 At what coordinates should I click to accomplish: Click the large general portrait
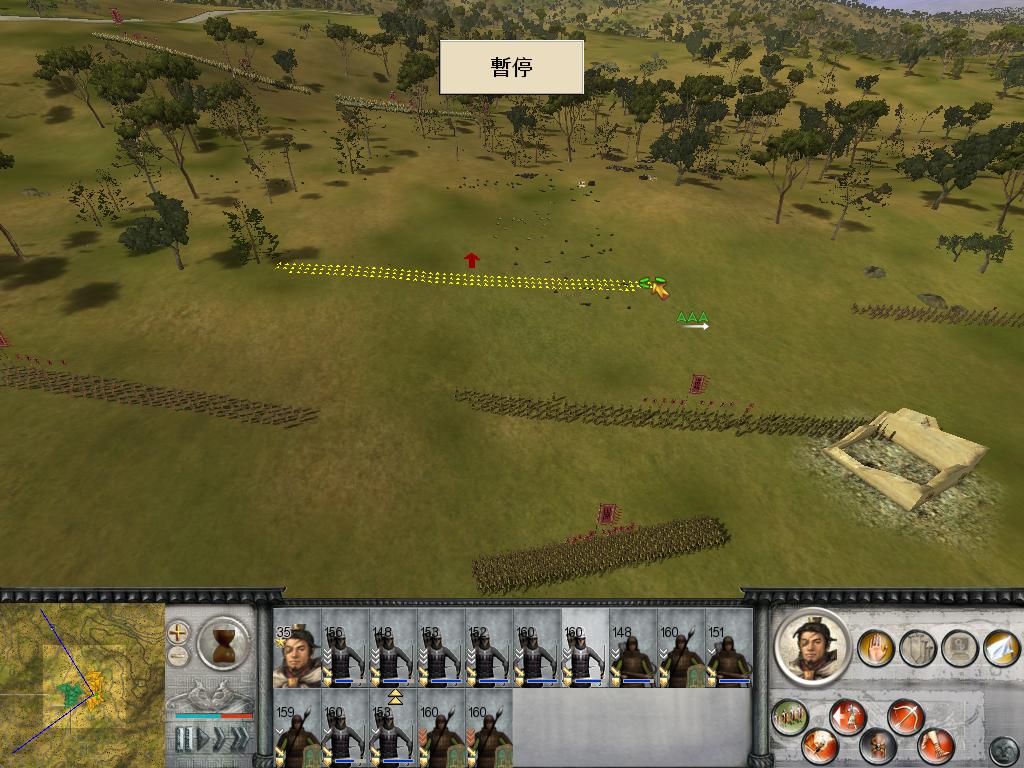click(x=812, y=646)
